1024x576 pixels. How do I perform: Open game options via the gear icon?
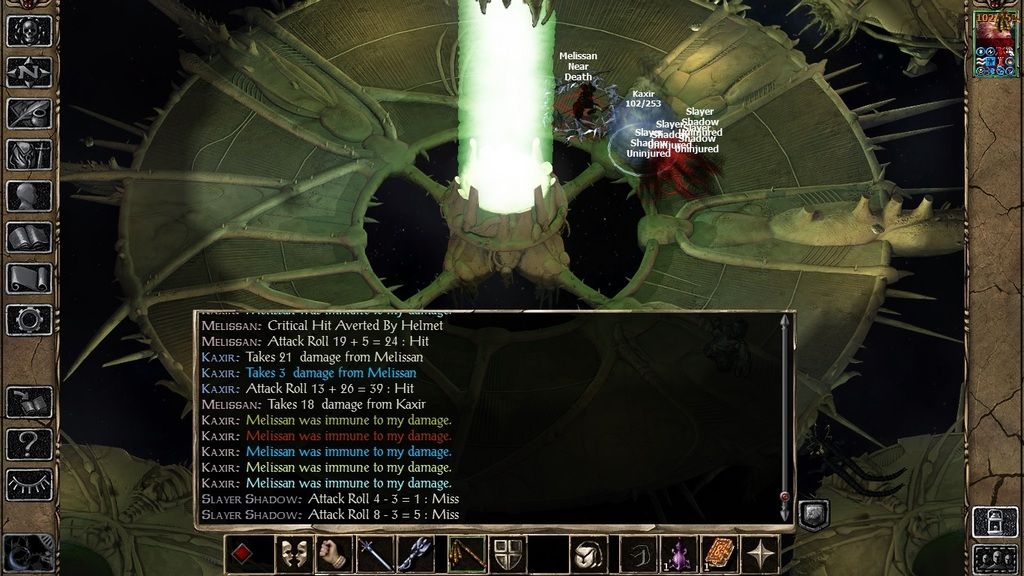pos(29,320)
